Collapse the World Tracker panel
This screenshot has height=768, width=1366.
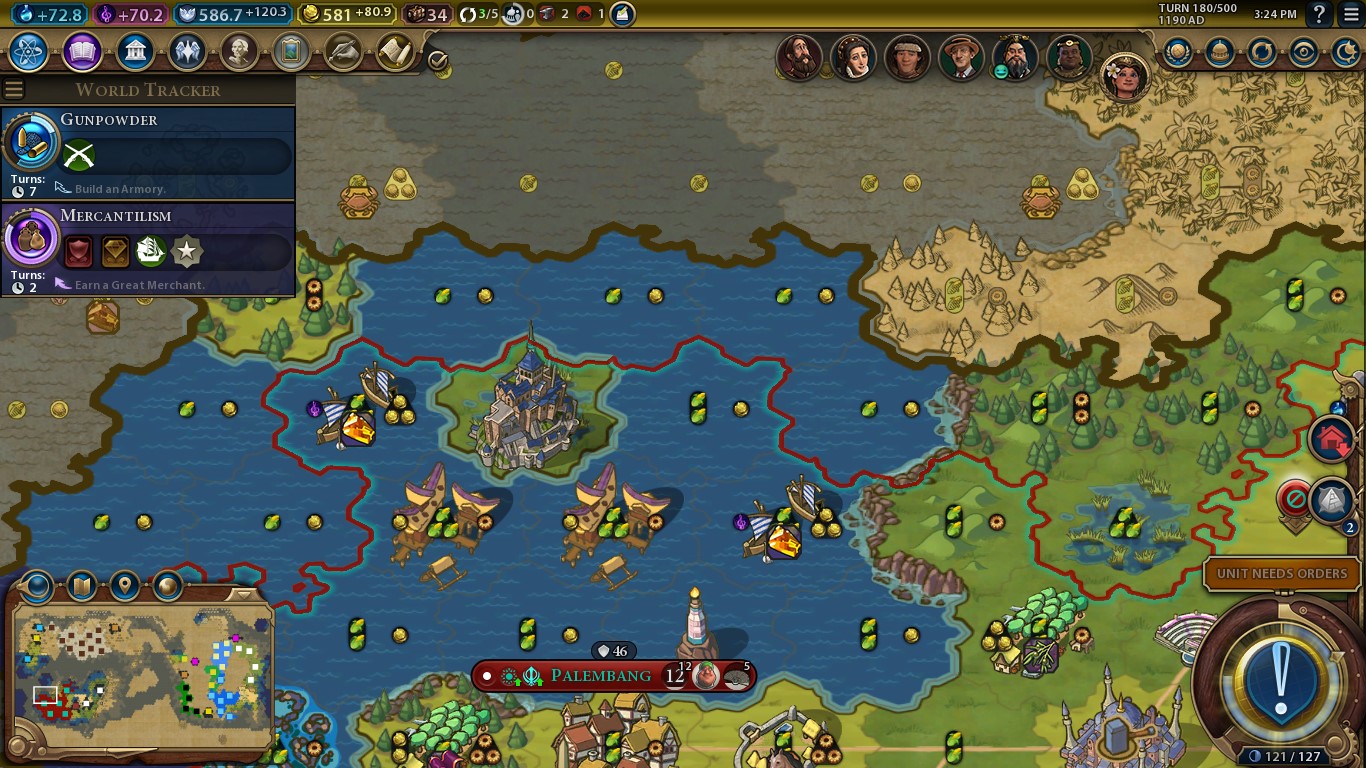(x=14, y=88)
